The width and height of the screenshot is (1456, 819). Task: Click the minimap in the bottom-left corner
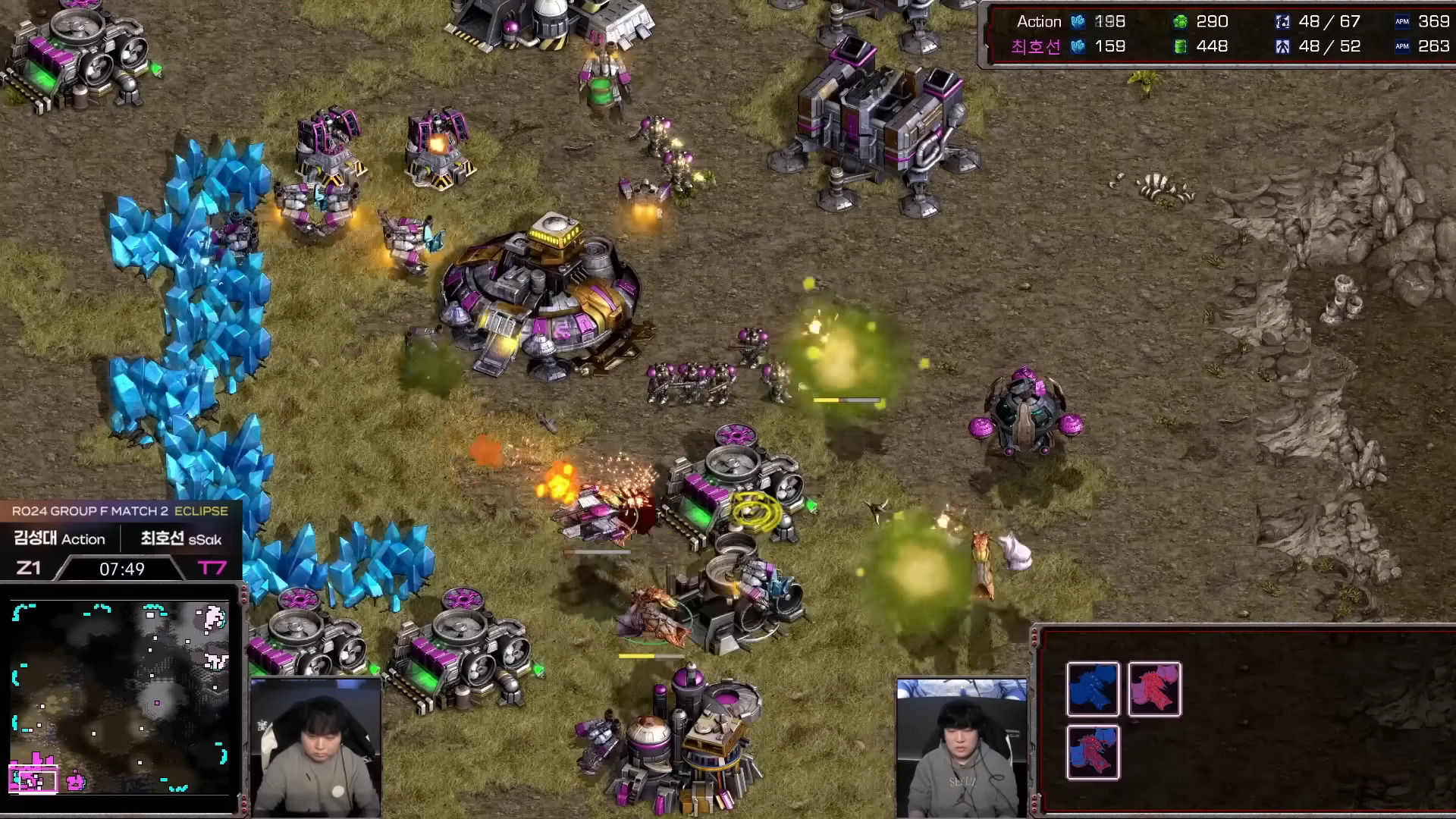tap(120, 698)
